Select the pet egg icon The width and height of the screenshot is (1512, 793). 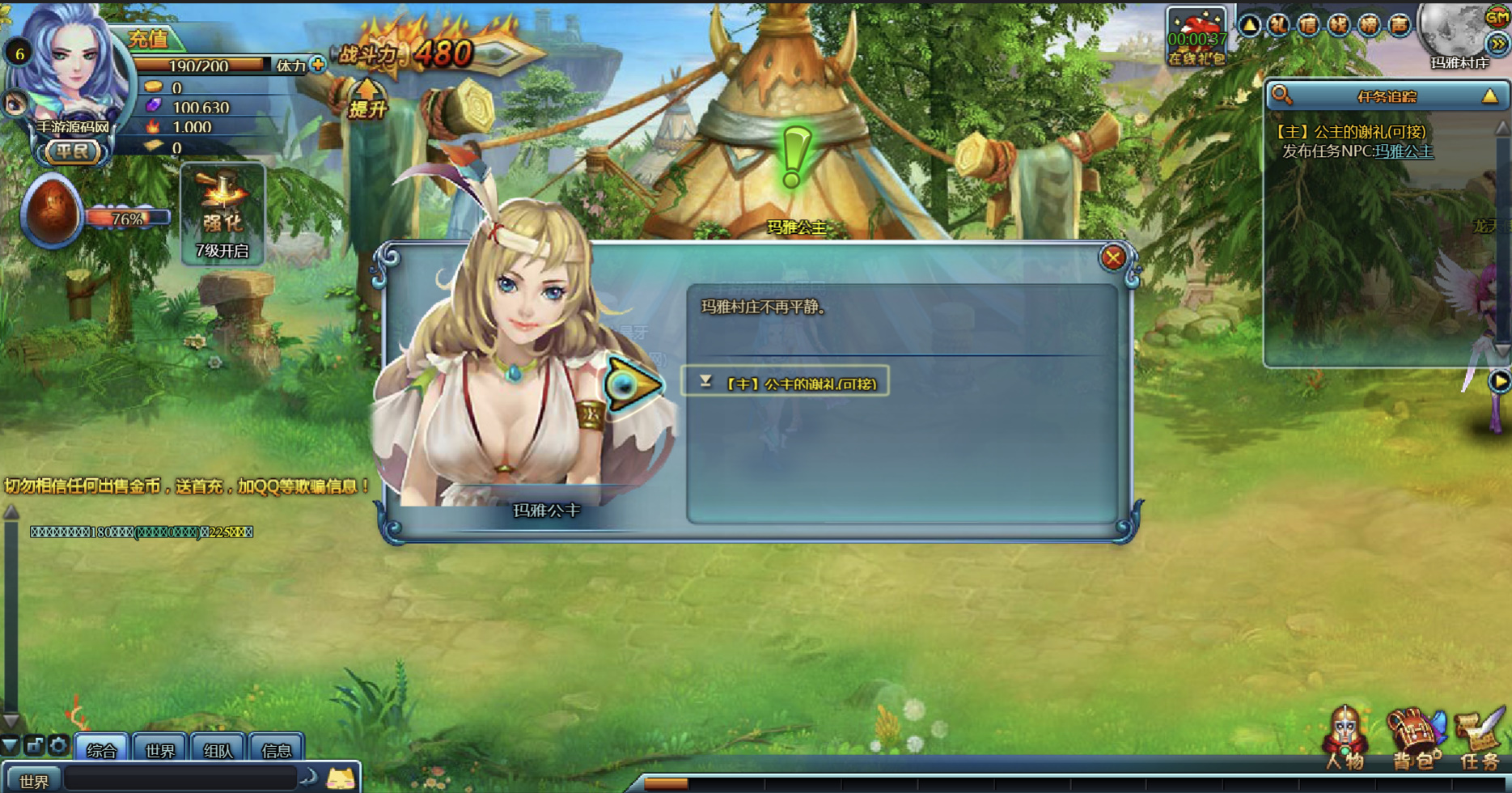pos(52,210)
